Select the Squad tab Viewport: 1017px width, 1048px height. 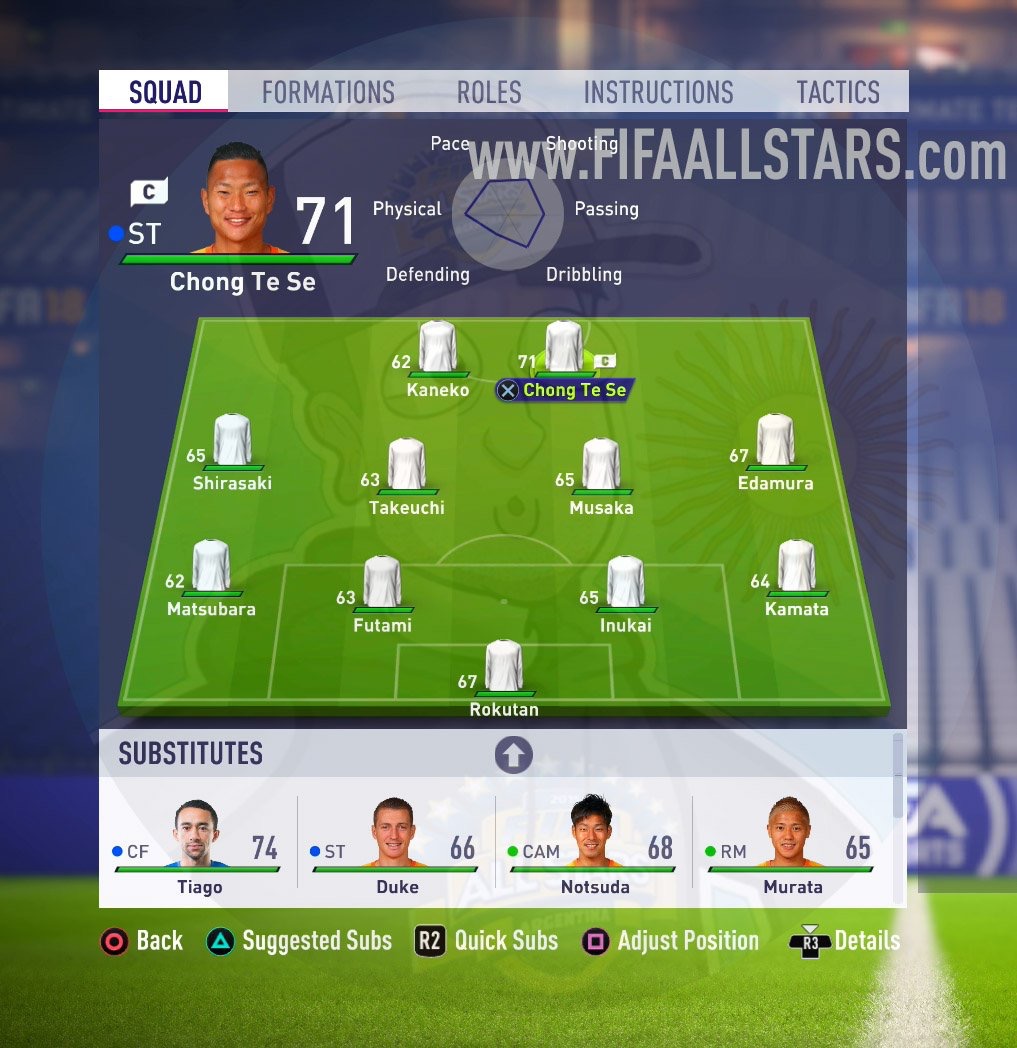click(x=165, y=92)
